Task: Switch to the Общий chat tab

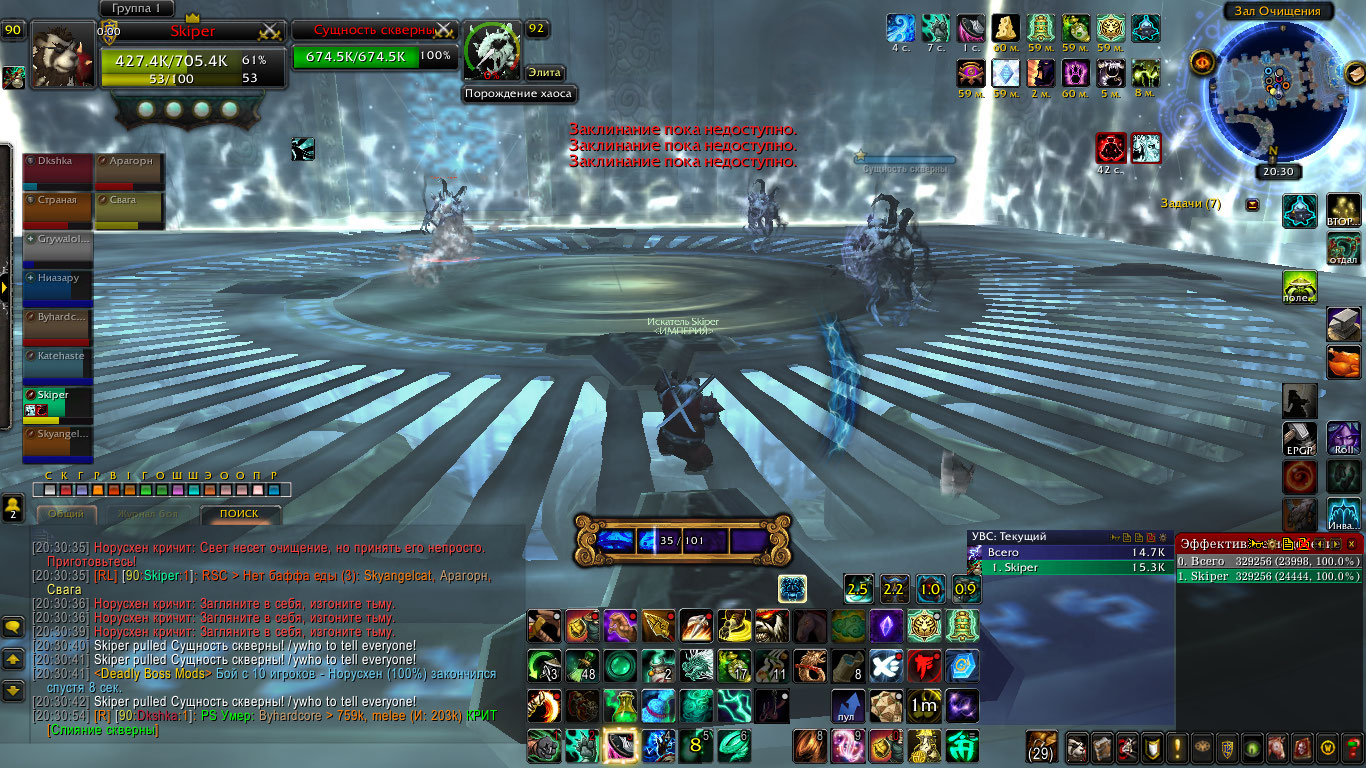Action: point(67,514)
